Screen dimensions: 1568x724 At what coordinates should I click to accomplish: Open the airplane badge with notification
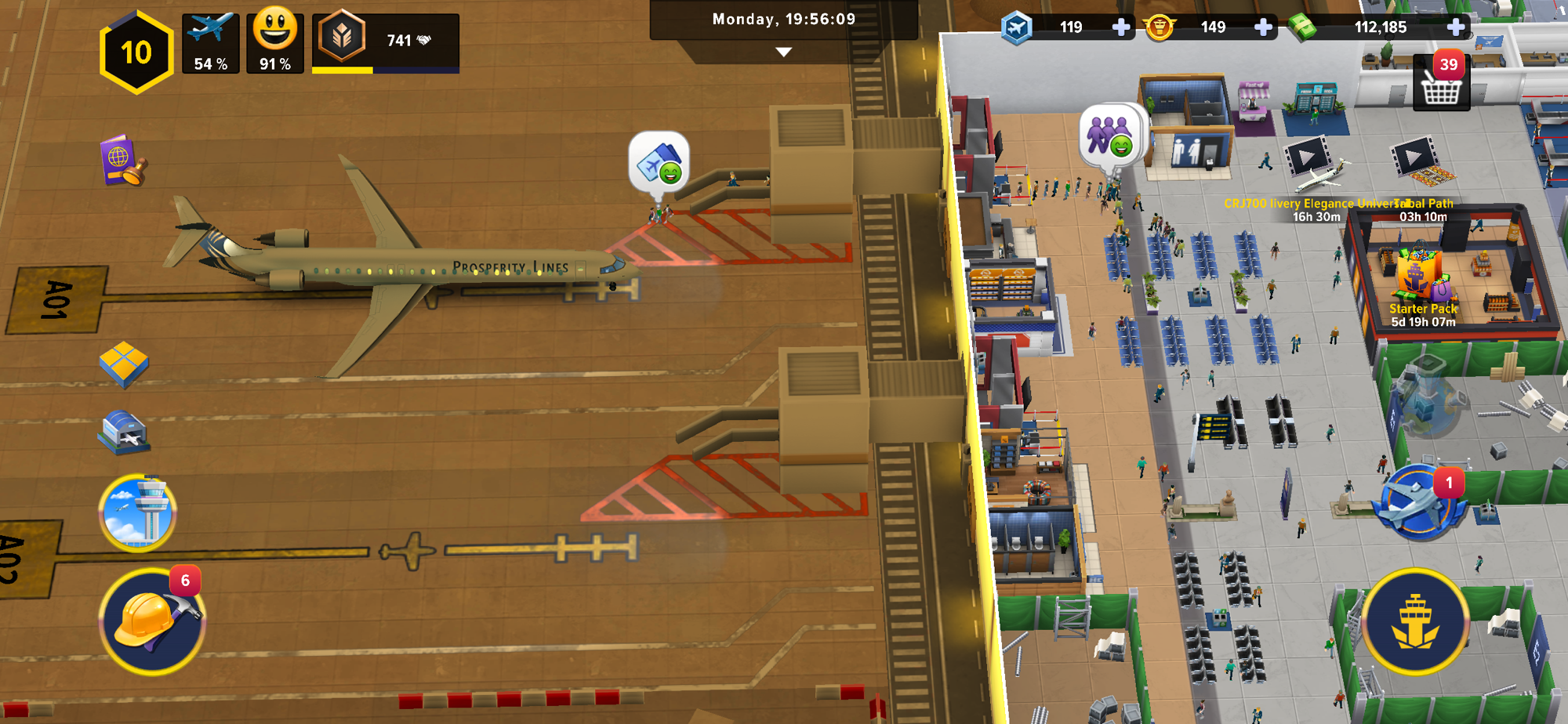[x=1417, y=503]
